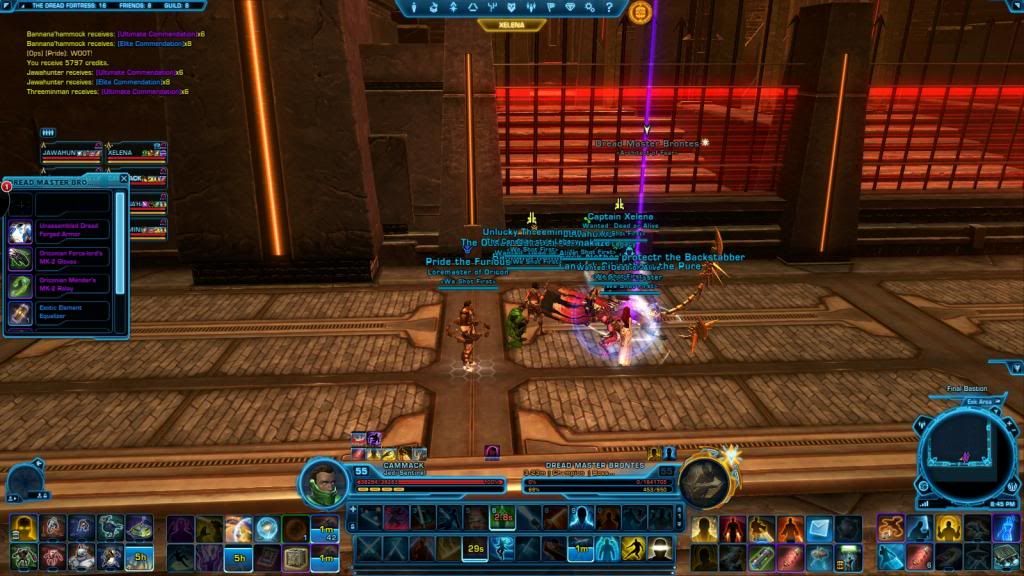Use the ability showing a 29s cooldown
The height and width of the screenshot is (576, 1024).
(x=474, y=549)
